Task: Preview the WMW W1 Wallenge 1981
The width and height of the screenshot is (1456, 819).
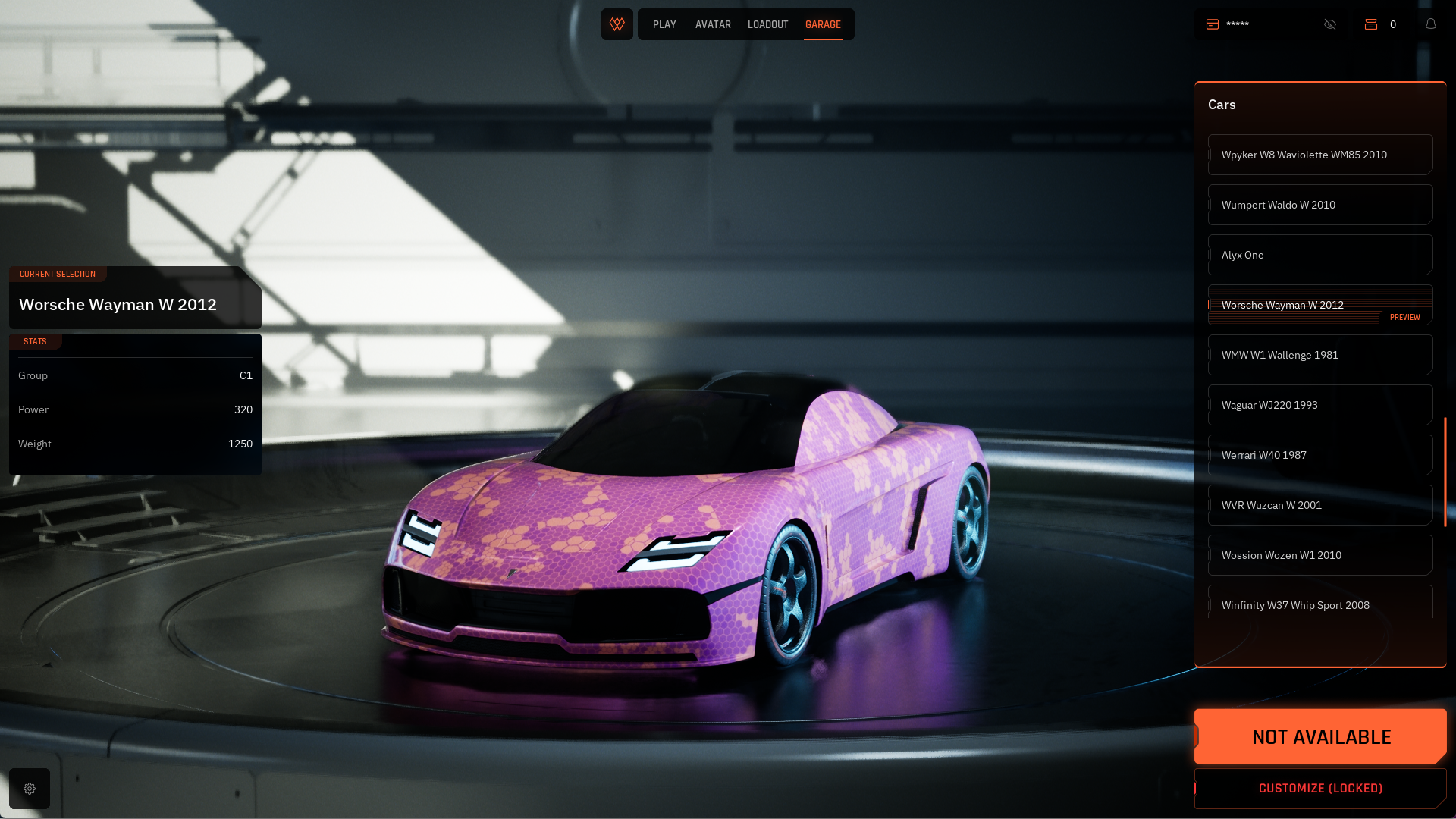Action: (x=1319, y=355)
